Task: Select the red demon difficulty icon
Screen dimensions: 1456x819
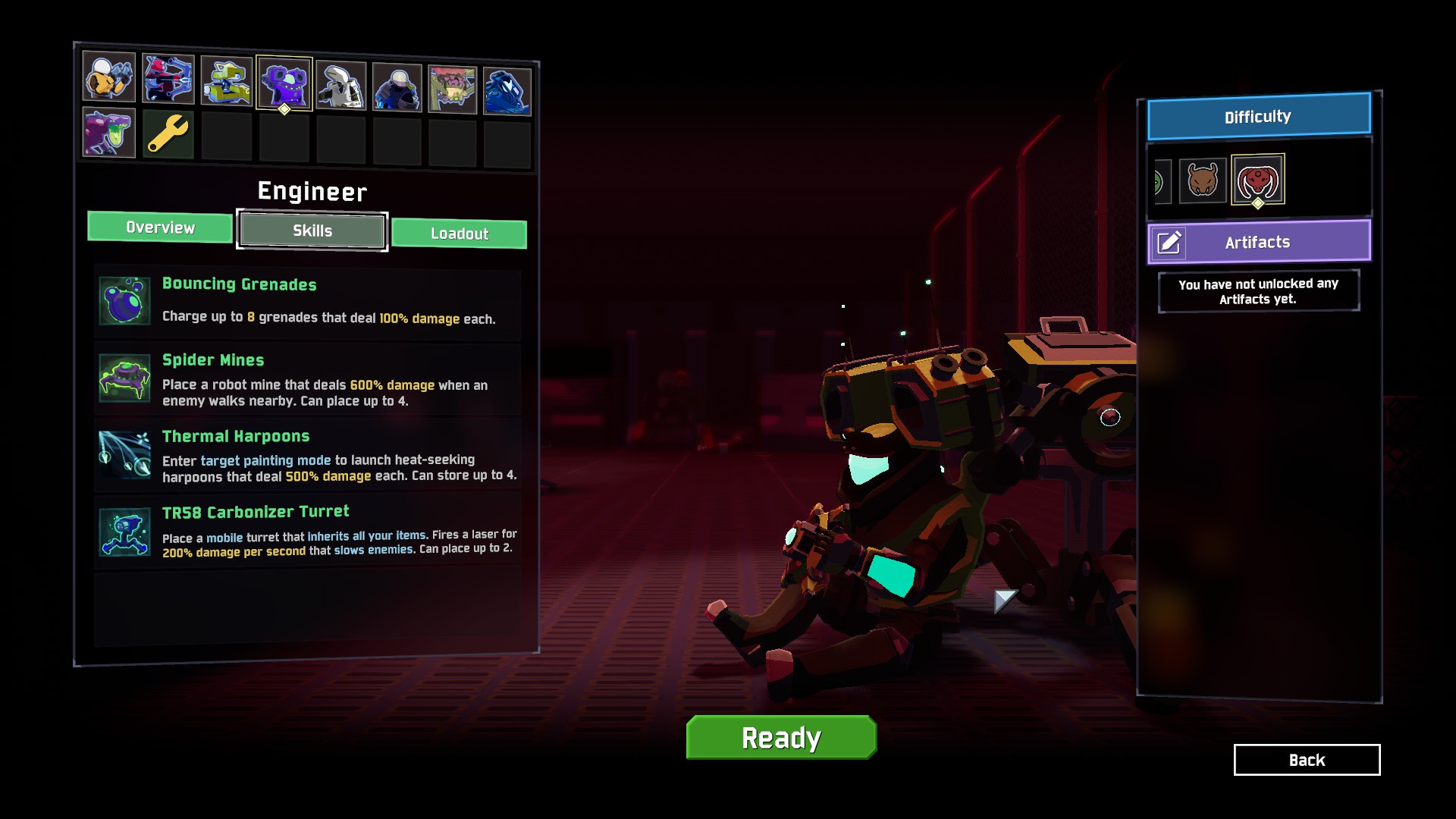Action: (x=1259, y=180)
